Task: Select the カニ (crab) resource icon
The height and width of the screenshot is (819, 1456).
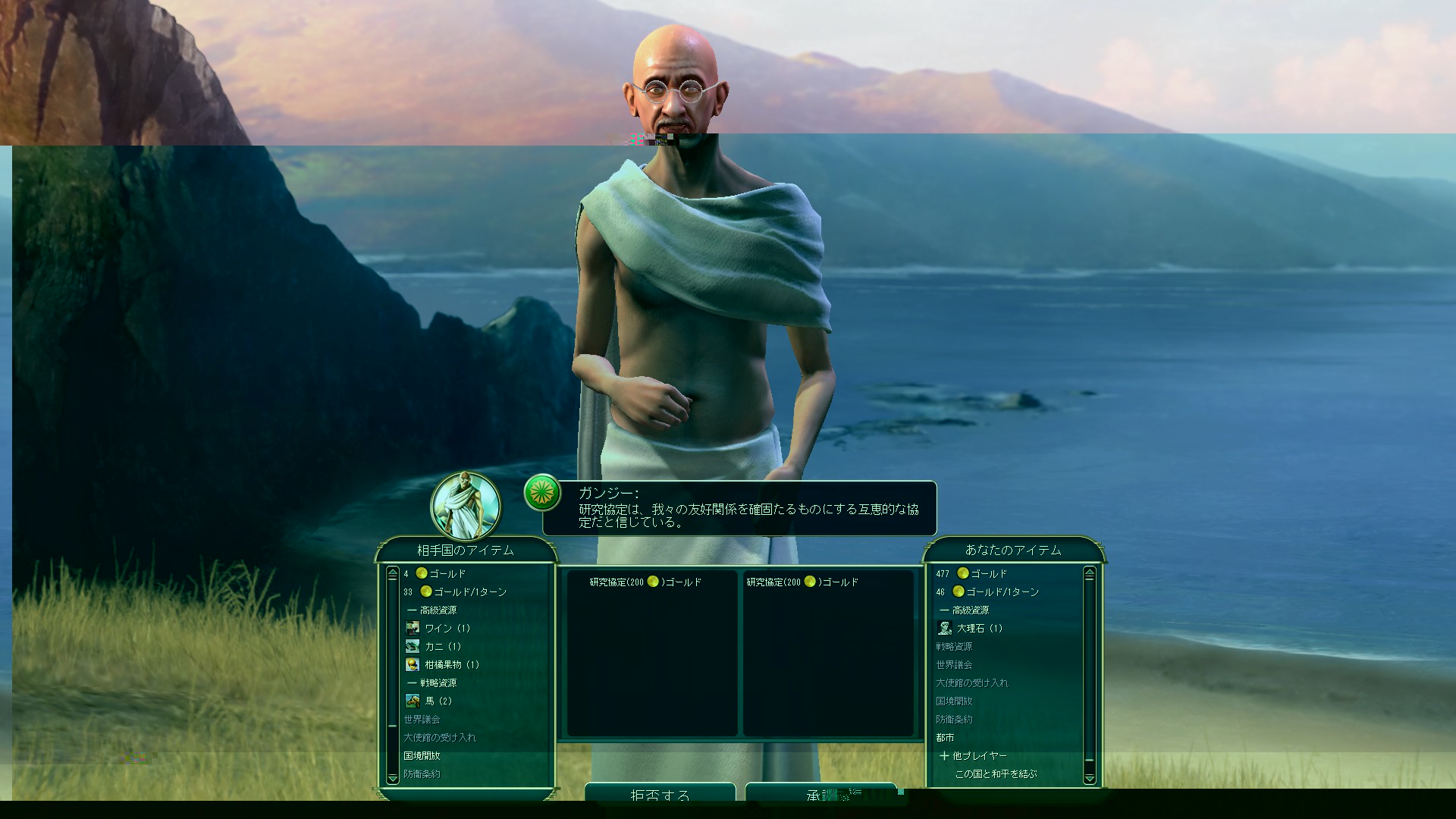Action: coord(413,645)
